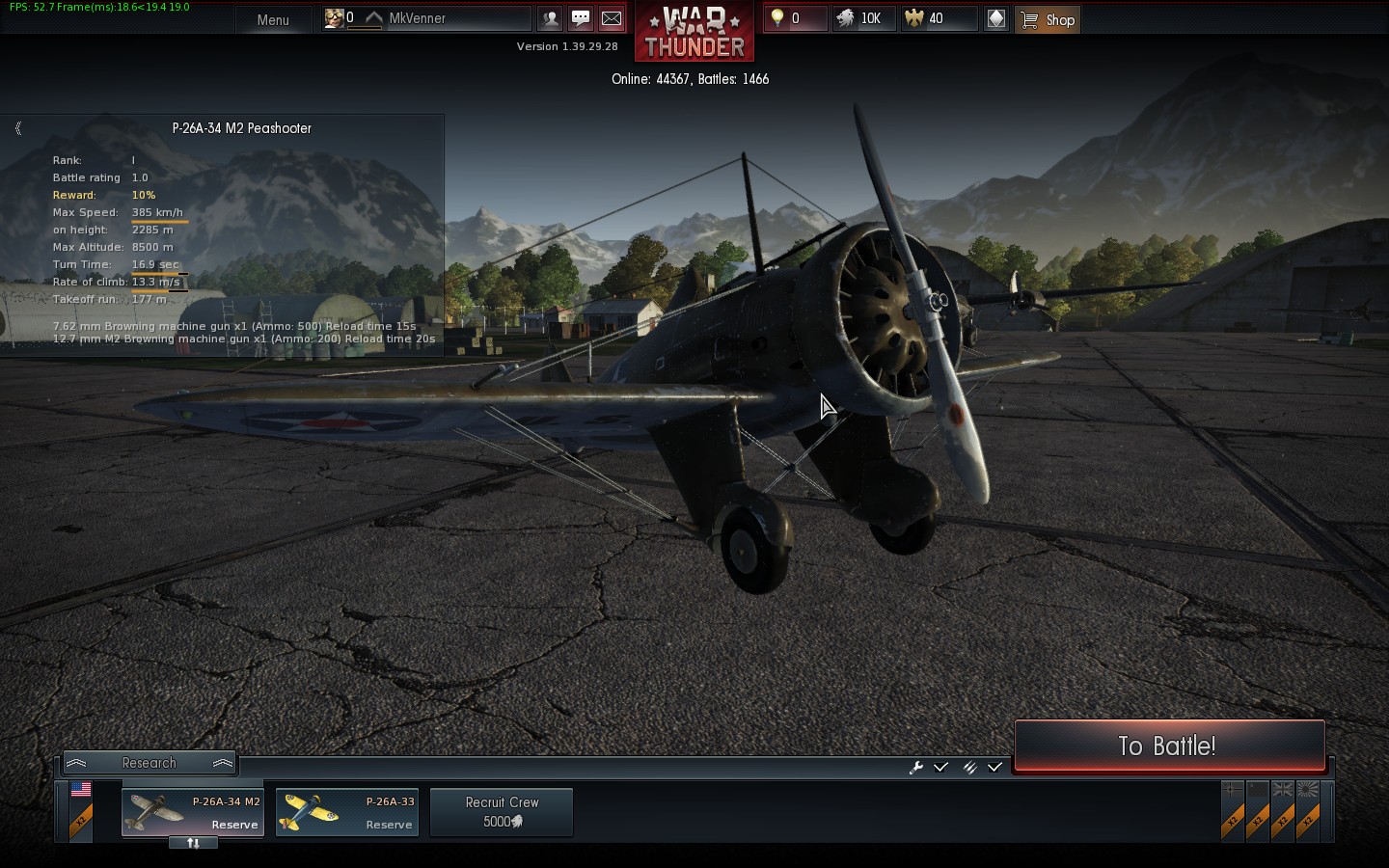Open the mail envelope icon
The height and width of the screenshot is (868, 1389).
(x=612, y=18)
